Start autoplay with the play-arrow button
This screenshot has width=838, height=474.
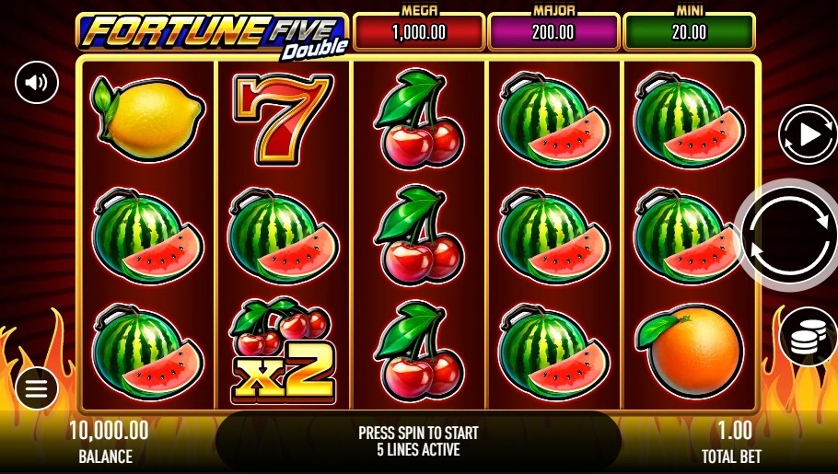pyautogui.click(x=806, y=134)
